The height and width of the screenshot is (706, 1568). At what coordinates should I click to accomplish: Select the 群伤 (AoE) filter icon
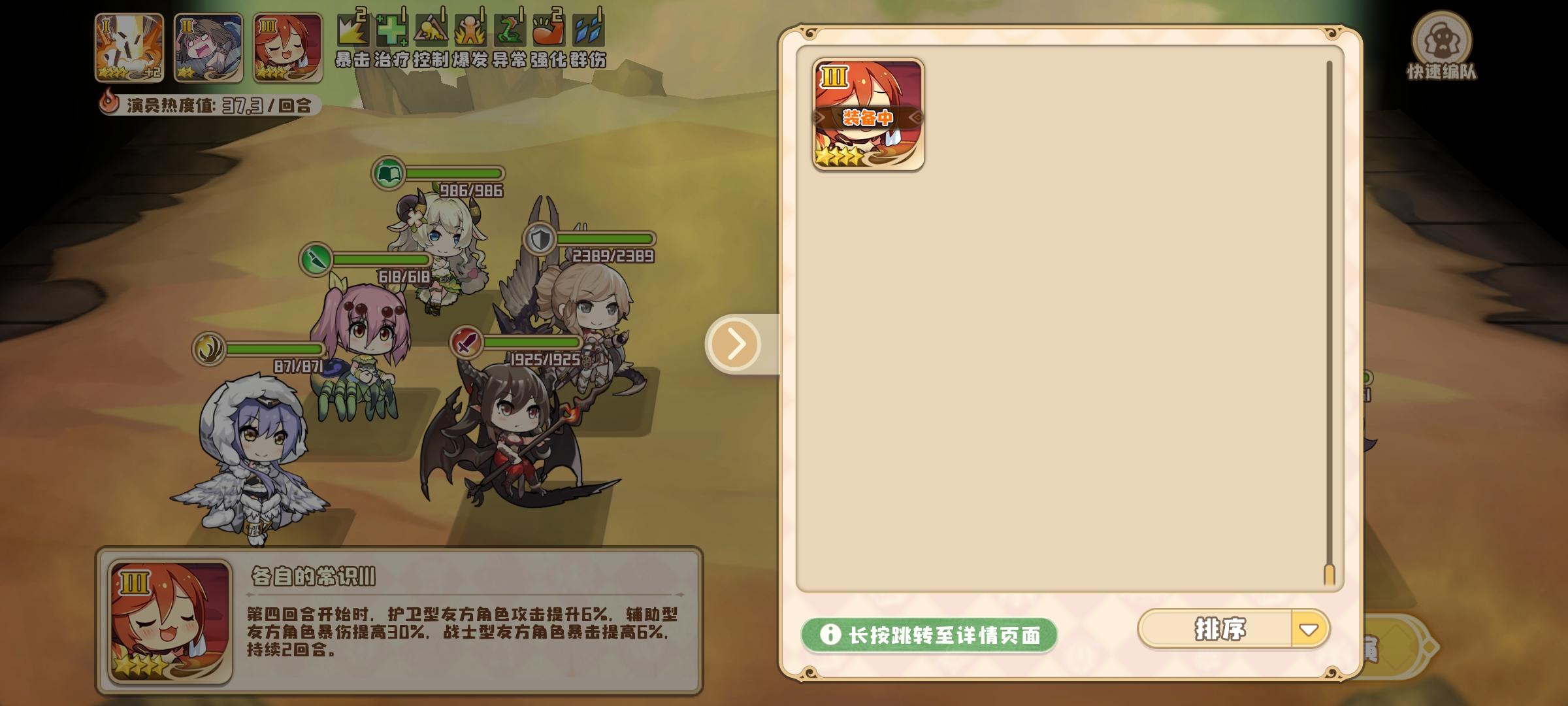[589, 31]
